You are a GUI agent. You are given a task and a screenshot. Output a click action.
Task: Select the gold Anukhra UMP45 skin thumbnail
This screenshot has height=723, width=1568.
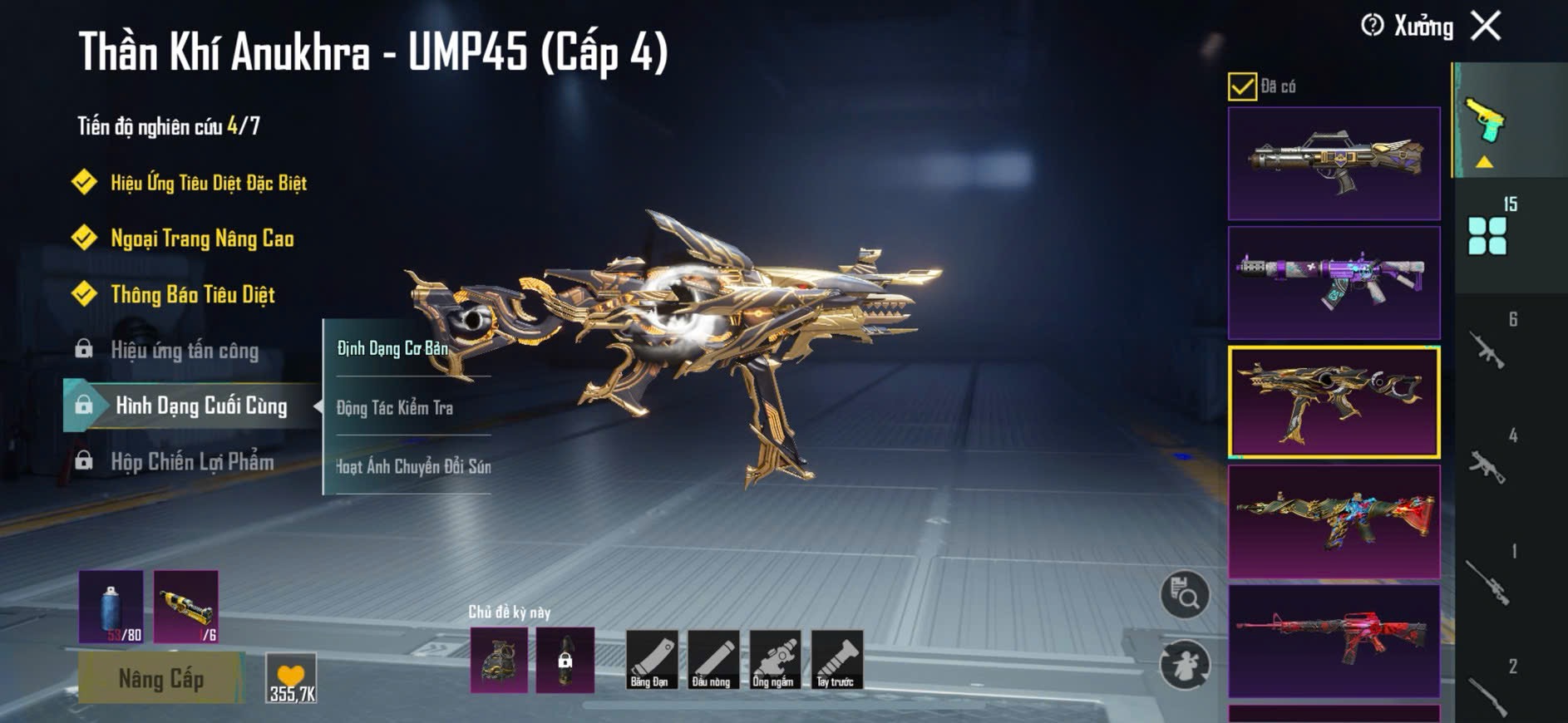(1334, 402)
